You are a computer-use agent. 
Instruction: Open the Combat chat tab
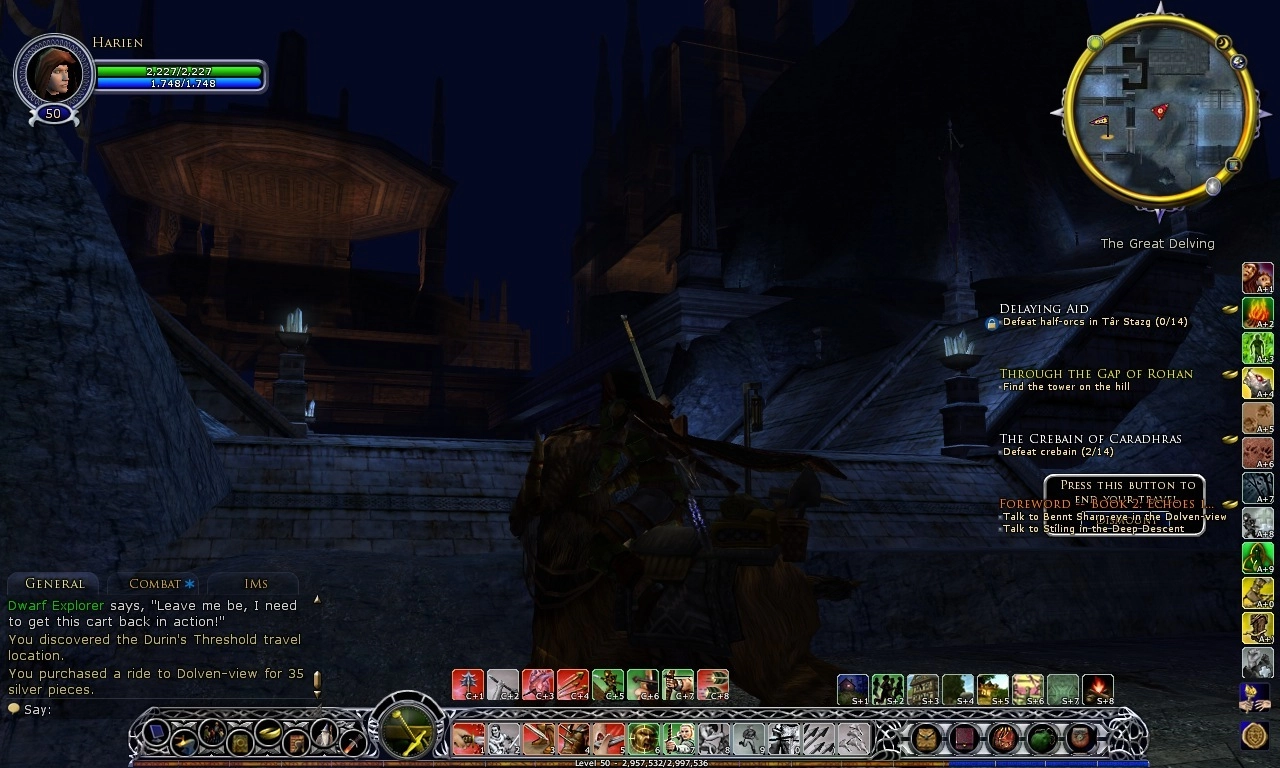[156, 584]
